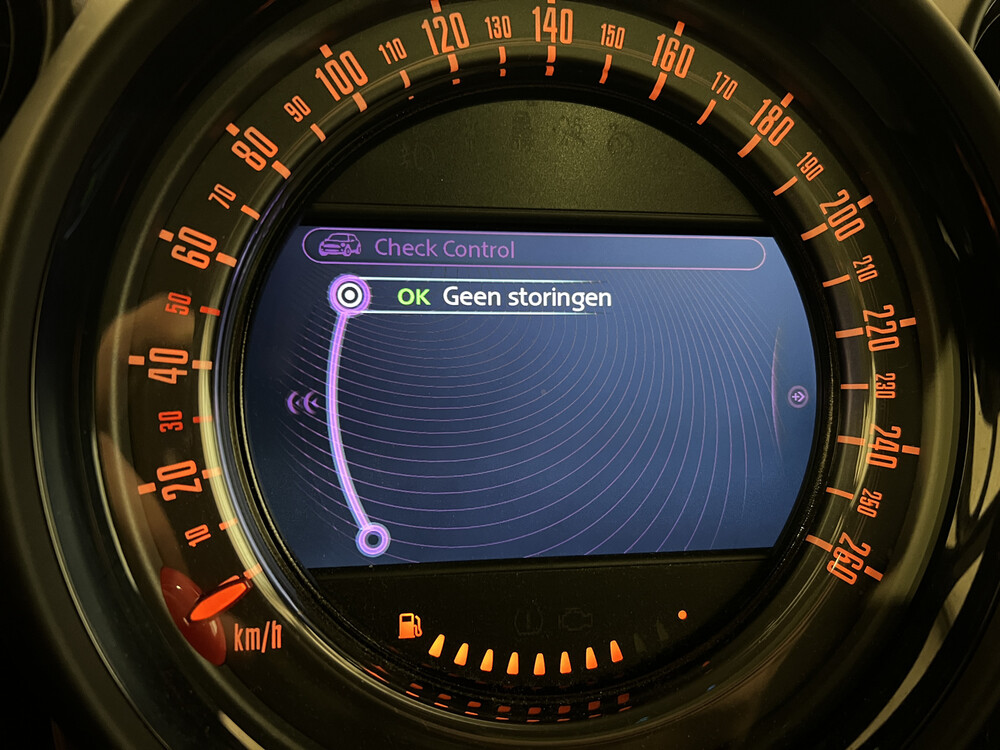
Task: Click the left back-chevrons icon
Action: [304, 402]
